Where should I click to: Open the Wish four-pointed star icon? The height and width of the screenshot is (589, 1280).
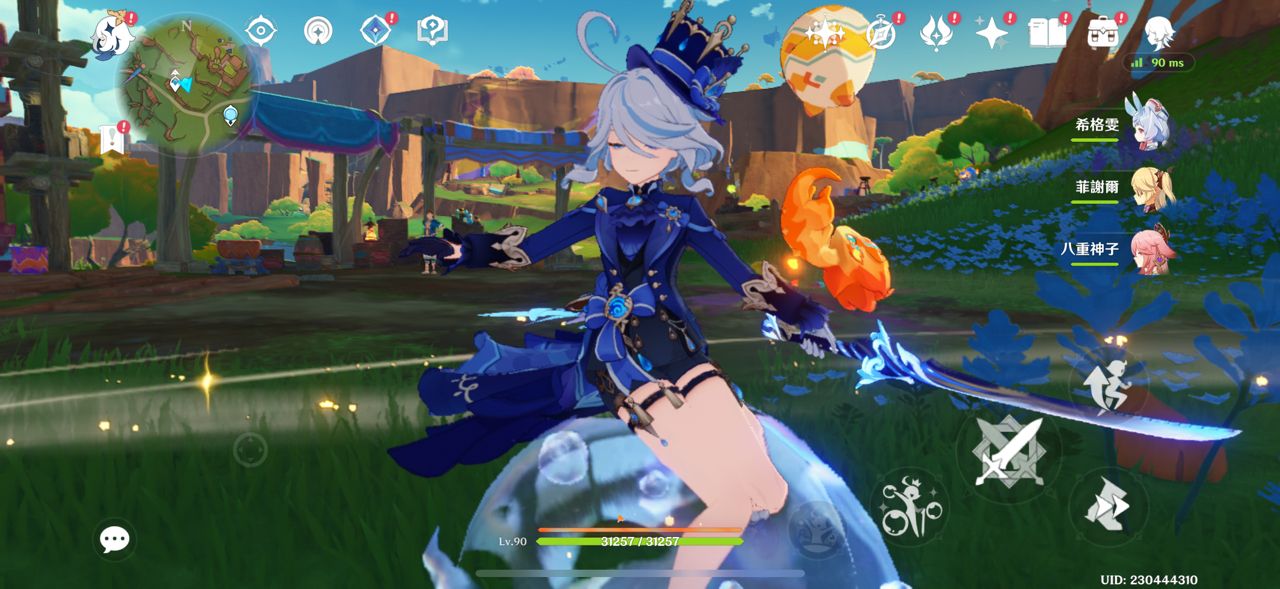tap(992, 34)
